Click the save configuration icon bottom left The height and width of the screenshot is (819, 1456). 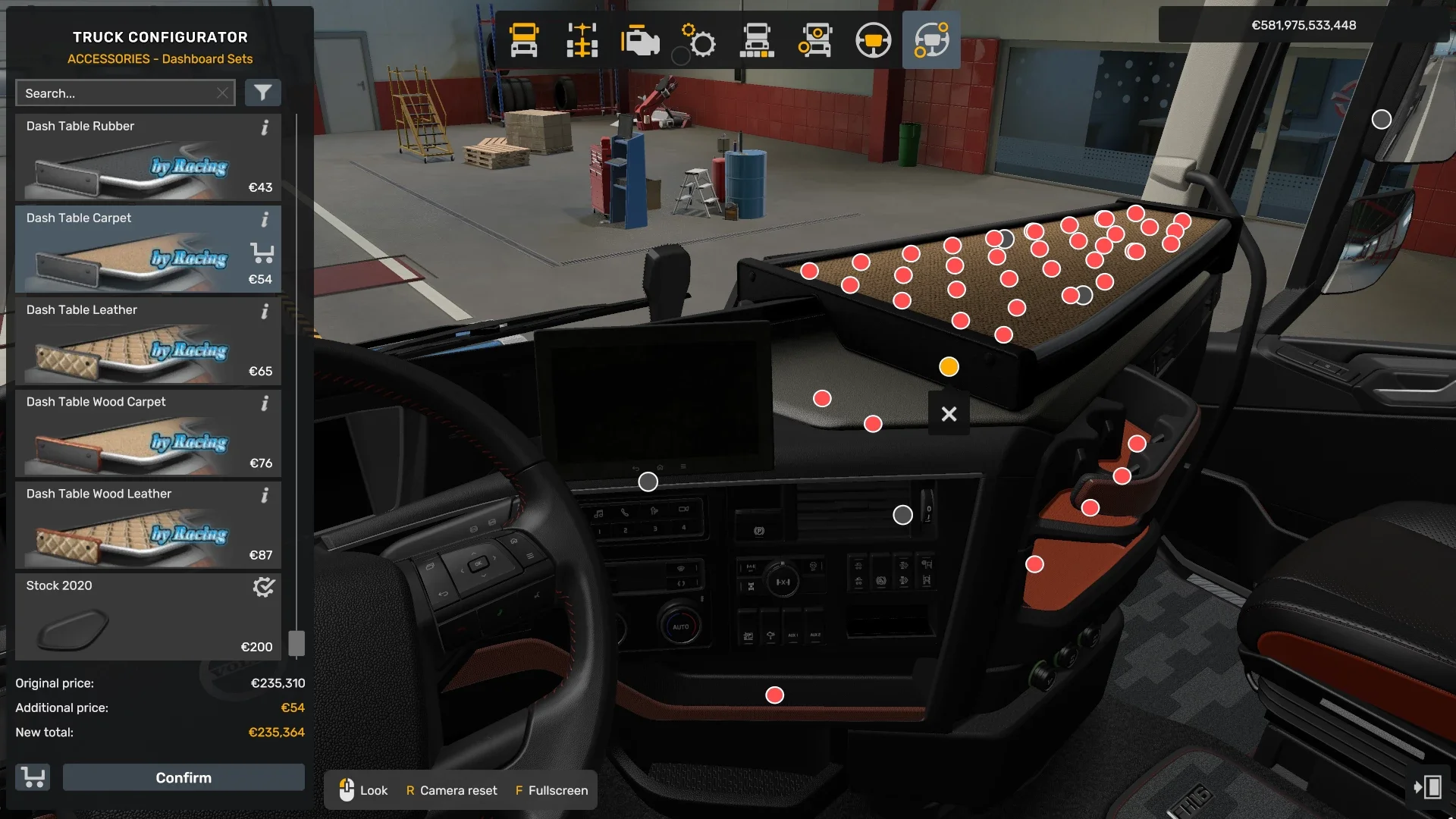pyautogui.click(x=32, y=777)
